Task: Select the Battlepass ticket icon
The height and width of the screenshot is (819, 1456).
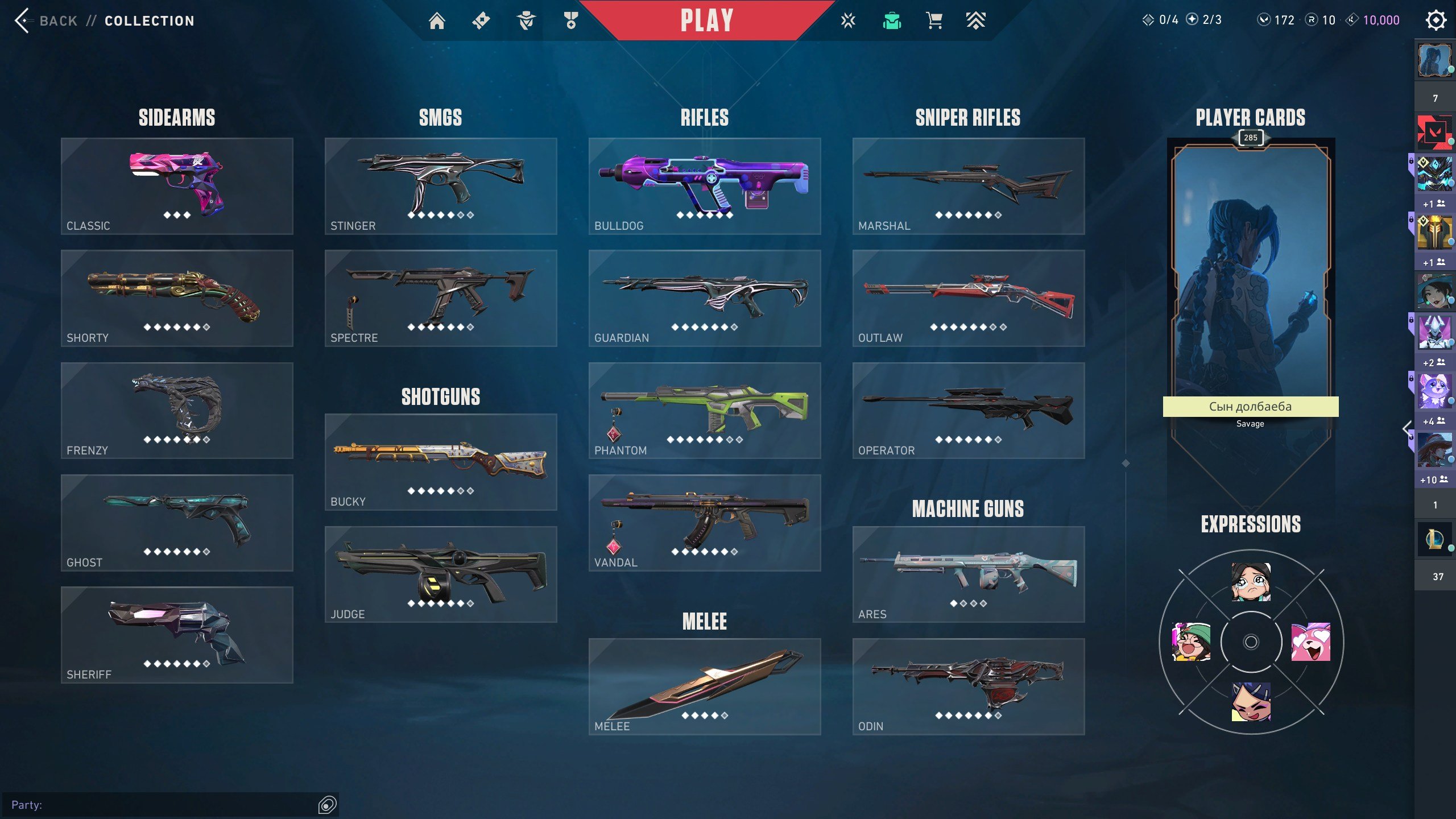Action: [x=481, y=20]
